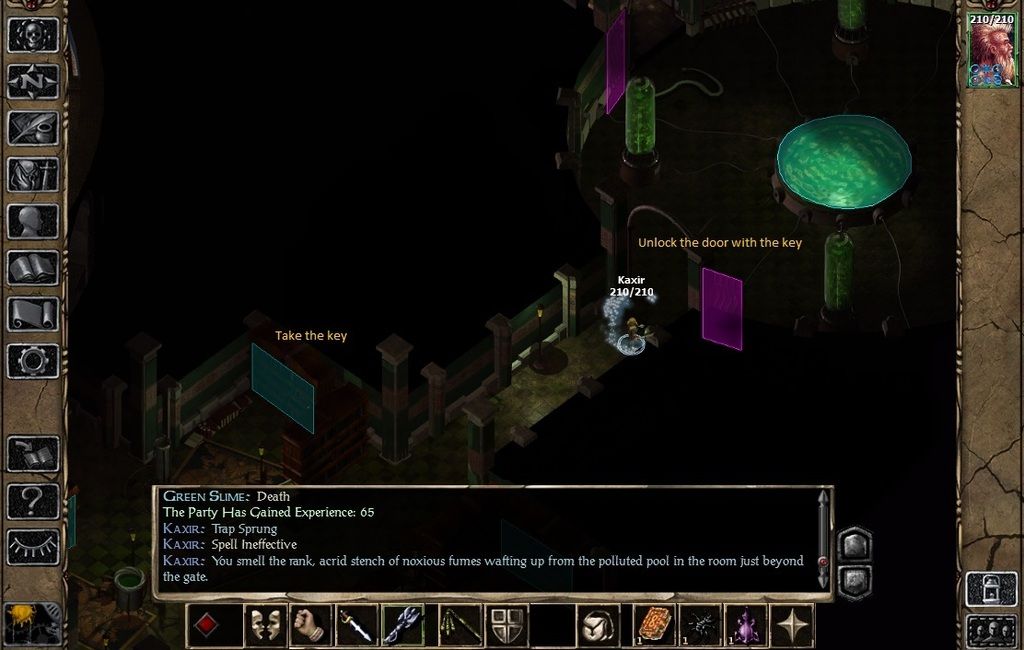Select Kaxir's portrait

[992, 52]
